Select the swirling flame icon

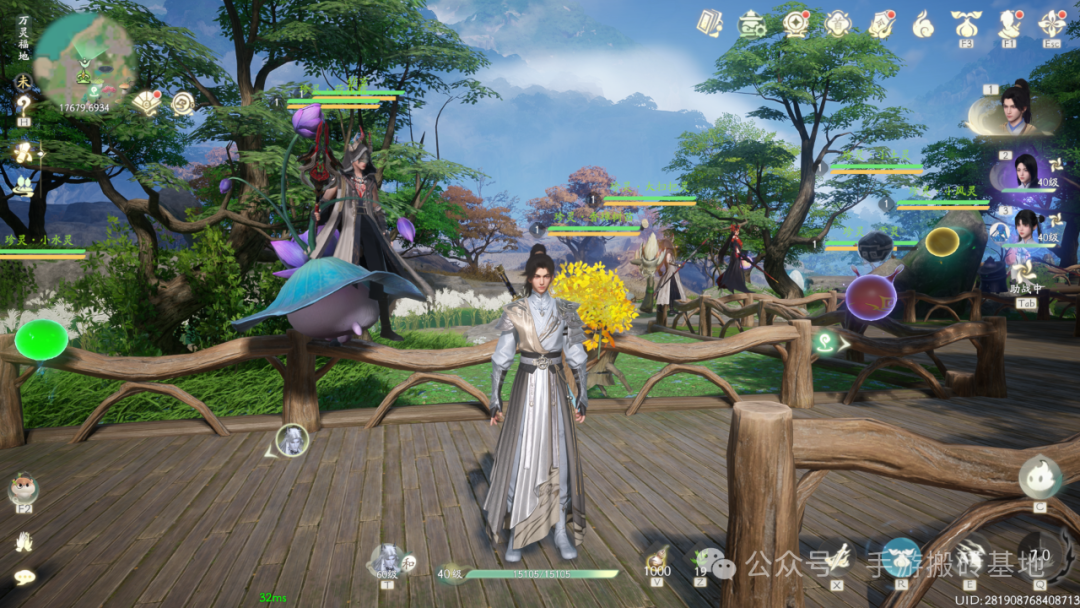click(923, 23)
